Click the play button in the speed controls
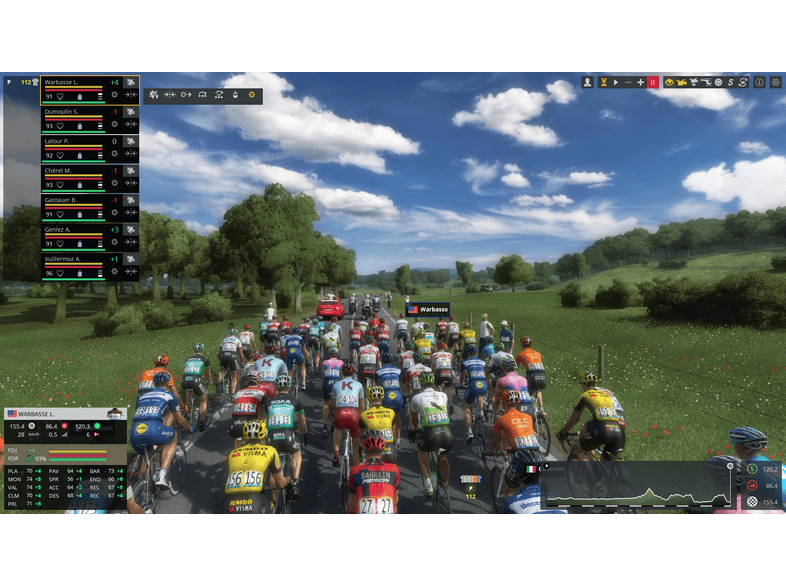Screen dimensions: 786x587 coord(616,82)
